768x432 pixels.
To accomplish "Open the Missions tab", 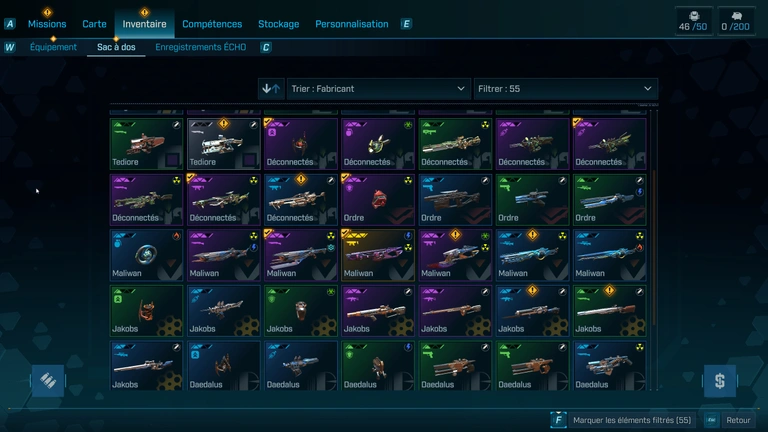I will 47,24.
